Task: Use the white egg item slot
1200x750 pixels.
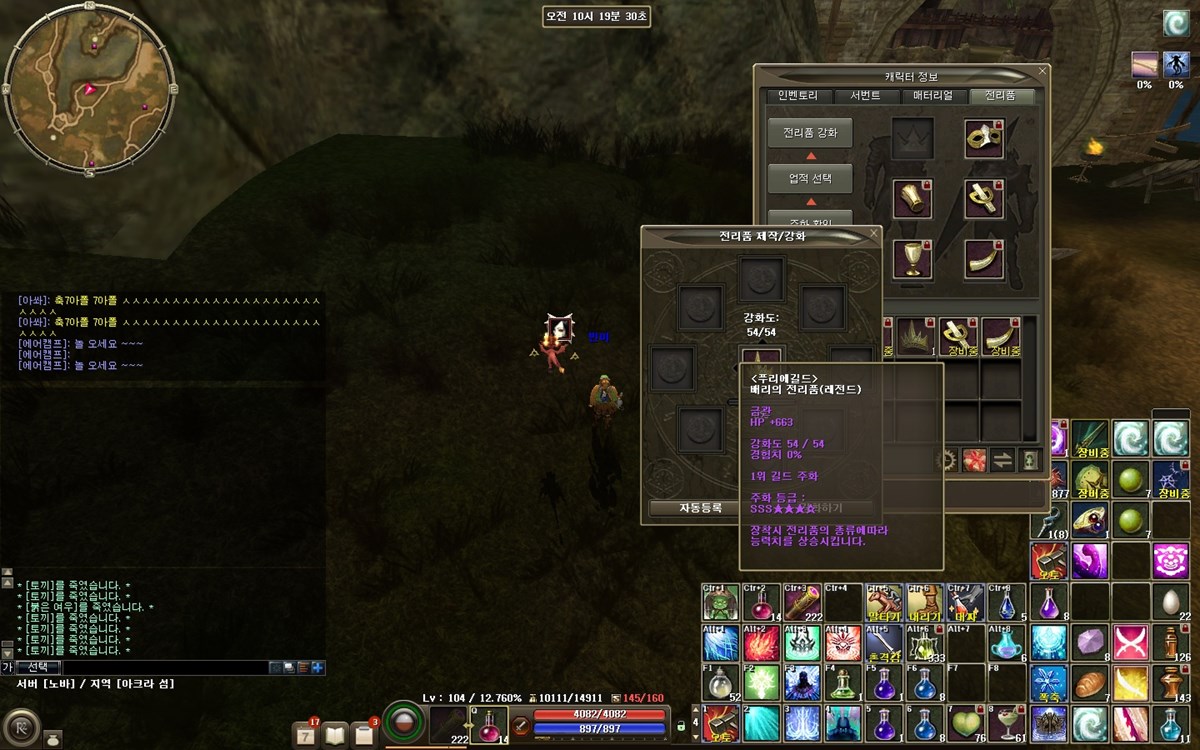Action: point(1170,602)
